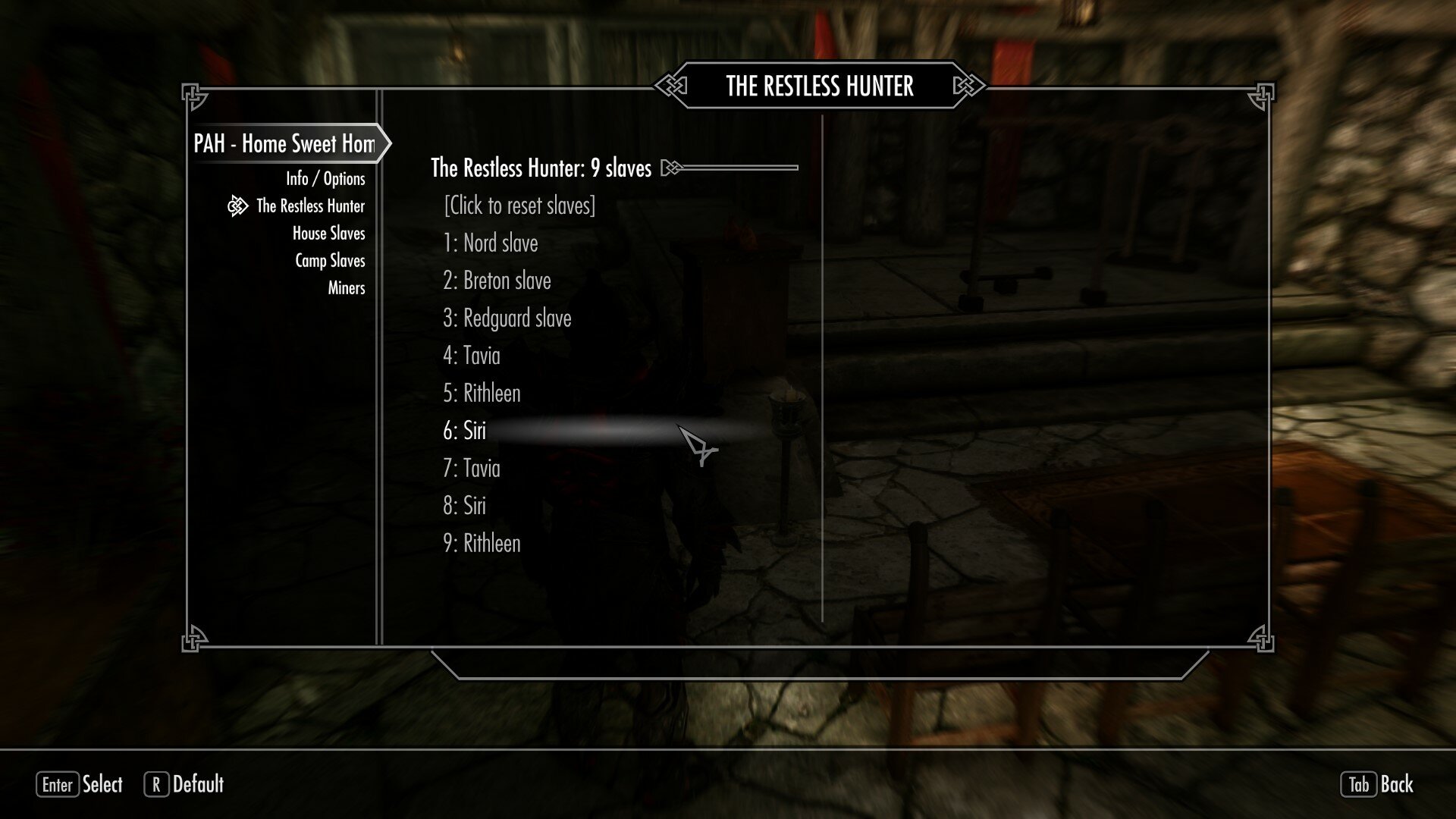
Task: Click the left diamond flourish on the title banner
Action: [x=670, y=86]
